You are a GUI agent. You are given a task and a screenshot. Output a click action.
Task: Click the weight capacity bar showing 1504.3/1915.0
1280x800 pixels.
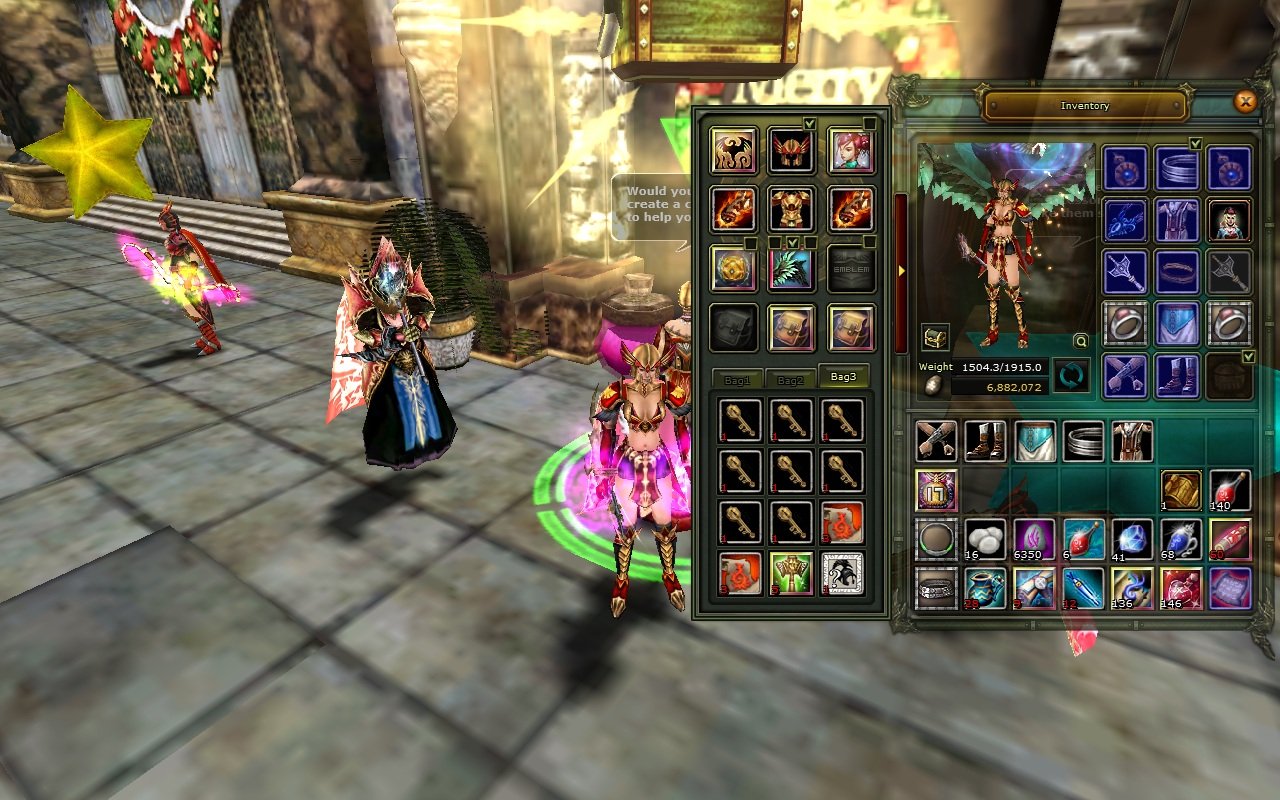1000,366
